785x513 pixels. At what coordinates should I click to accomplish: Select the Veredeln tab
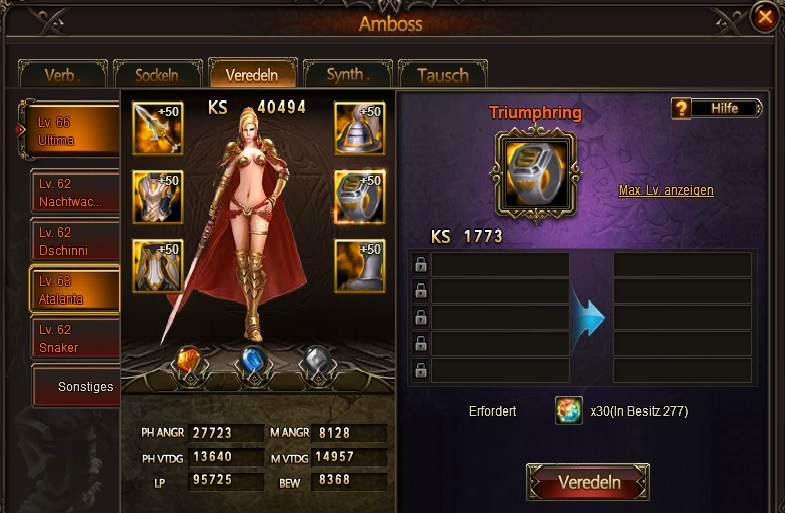[x=252, y=74]
